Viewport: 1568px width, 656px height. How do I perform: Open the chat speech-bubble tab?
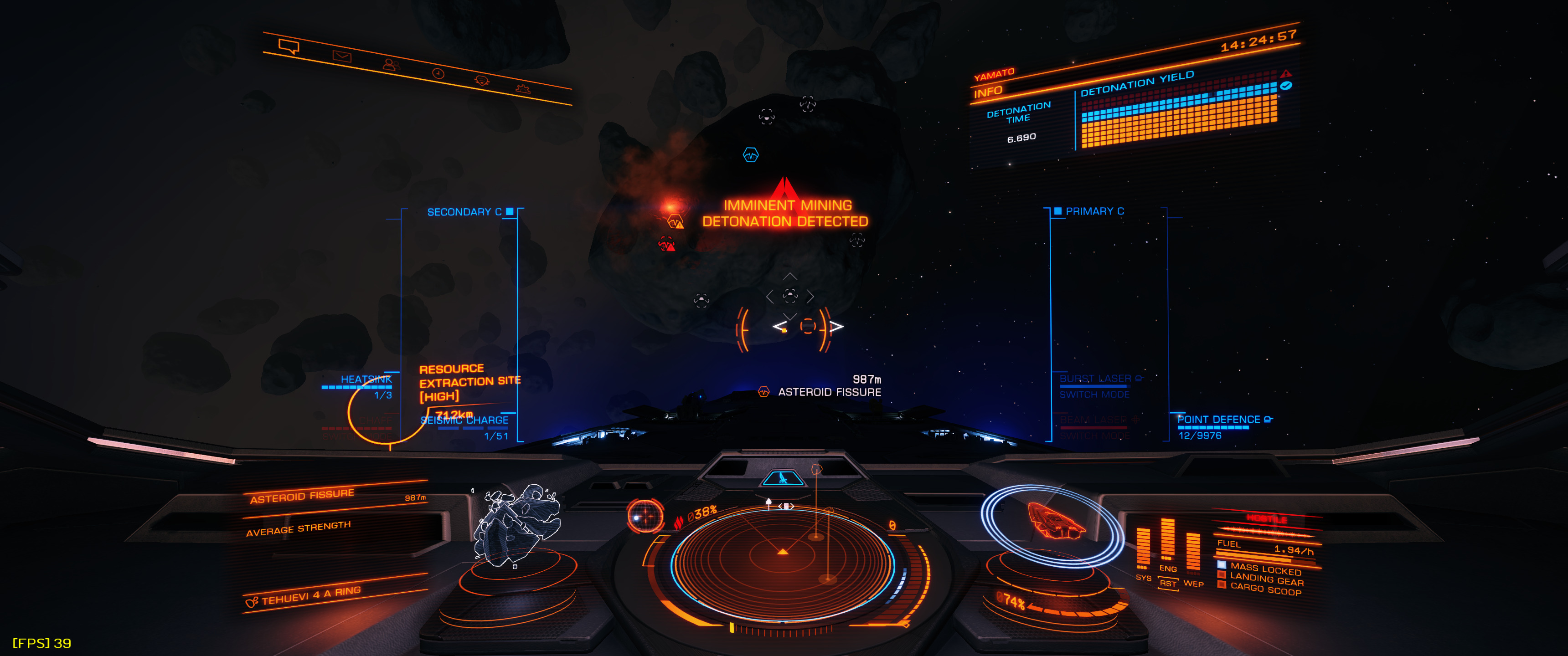click(x=289, y=46)
